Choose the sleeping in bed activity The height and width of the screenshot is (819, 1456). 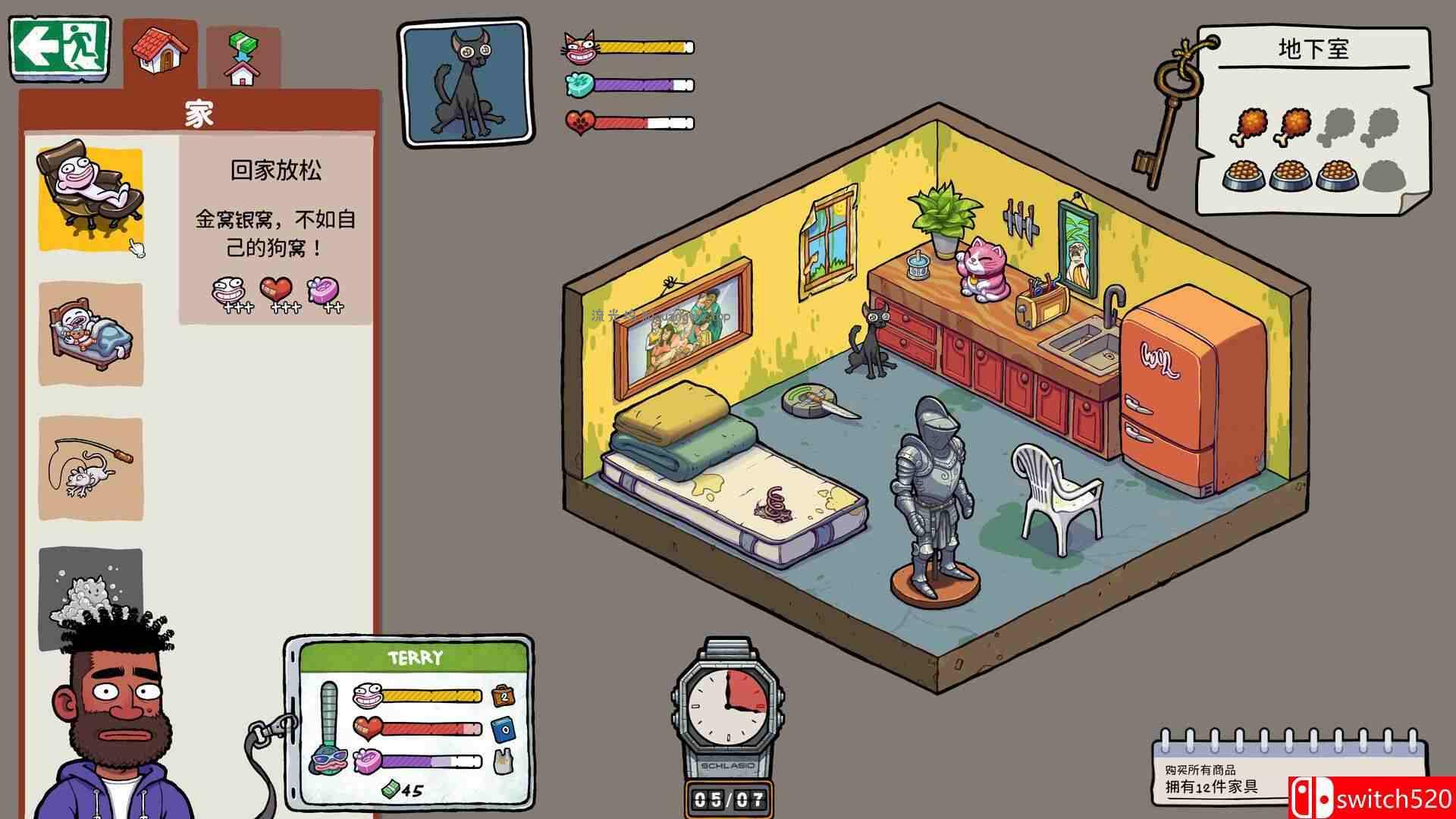pos(90,334)
